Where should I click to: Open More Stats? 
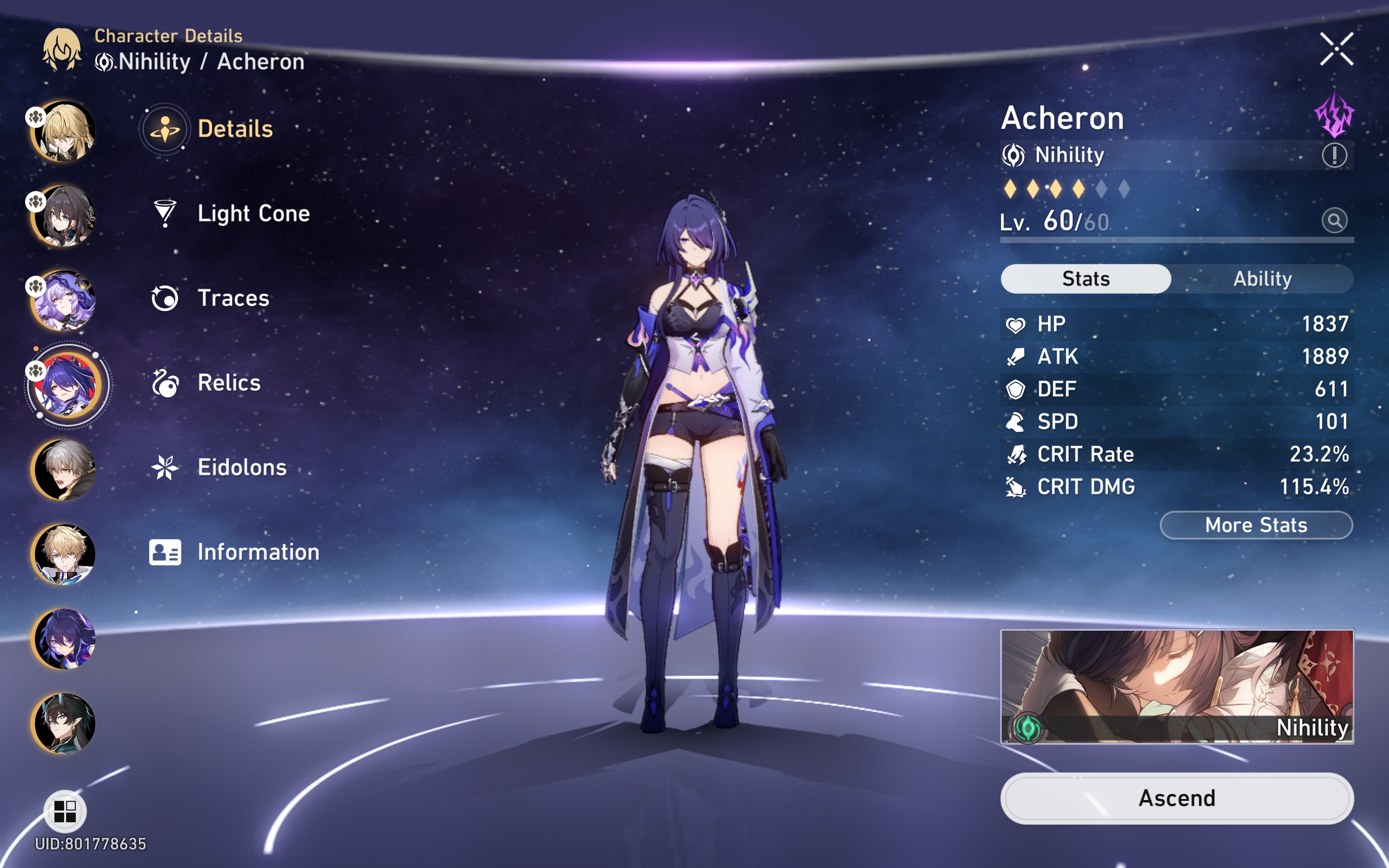(x=1255, y=524)
